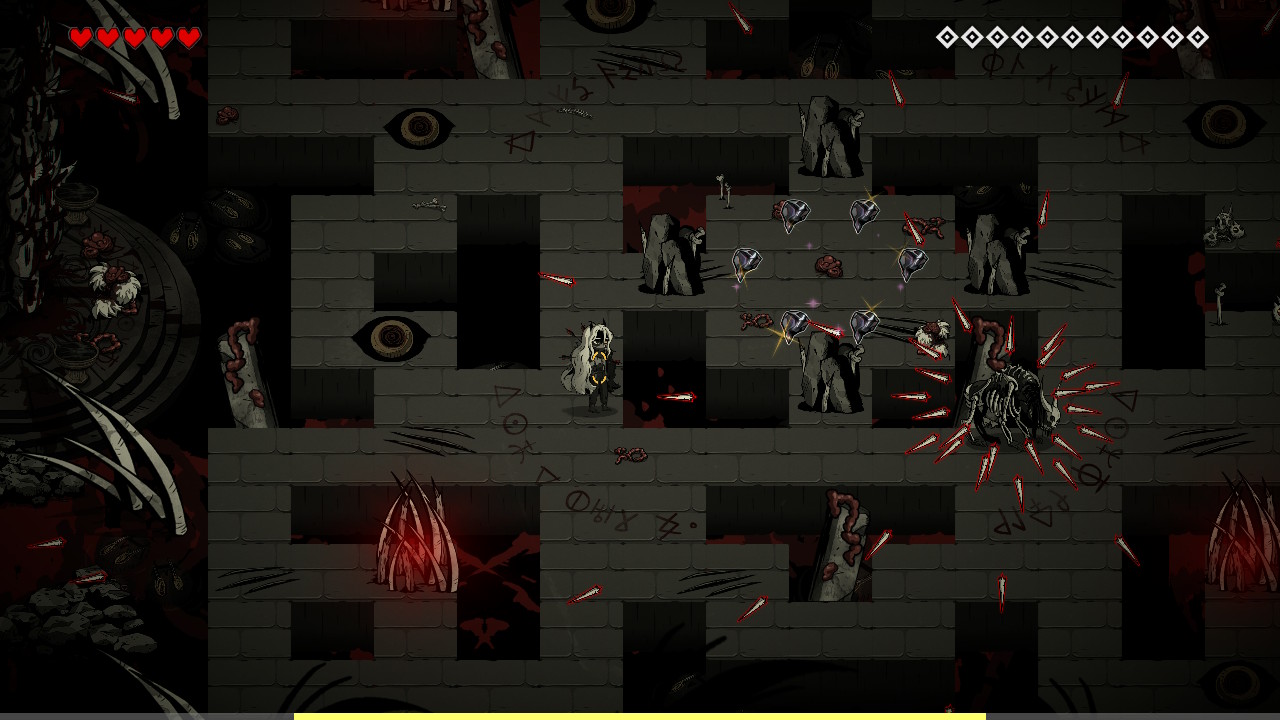Select the eye symbol in the top wall section
1280x720 pixels.
coord(420,125)
